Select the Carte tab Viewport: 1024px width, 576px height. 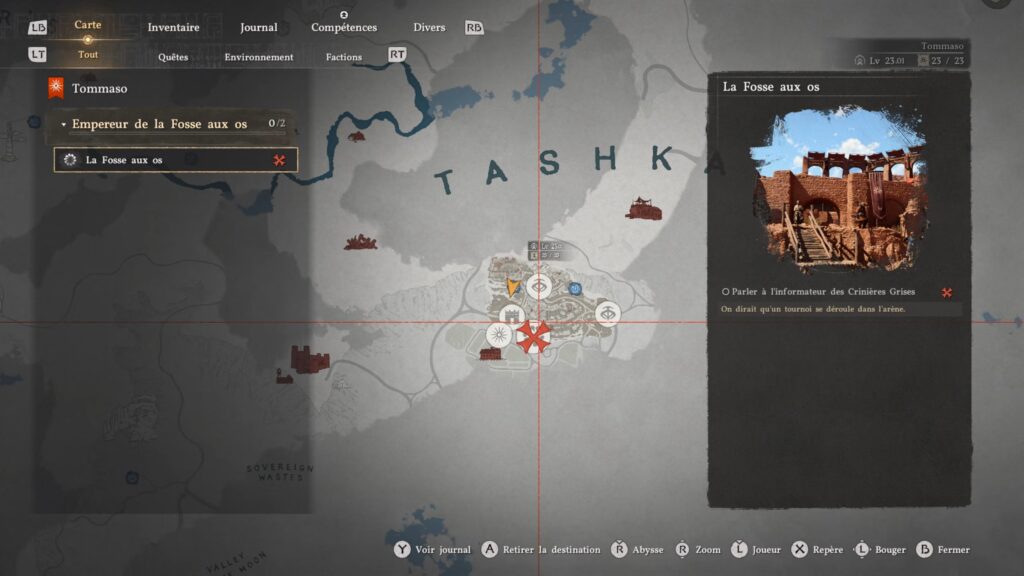(88, 26)
